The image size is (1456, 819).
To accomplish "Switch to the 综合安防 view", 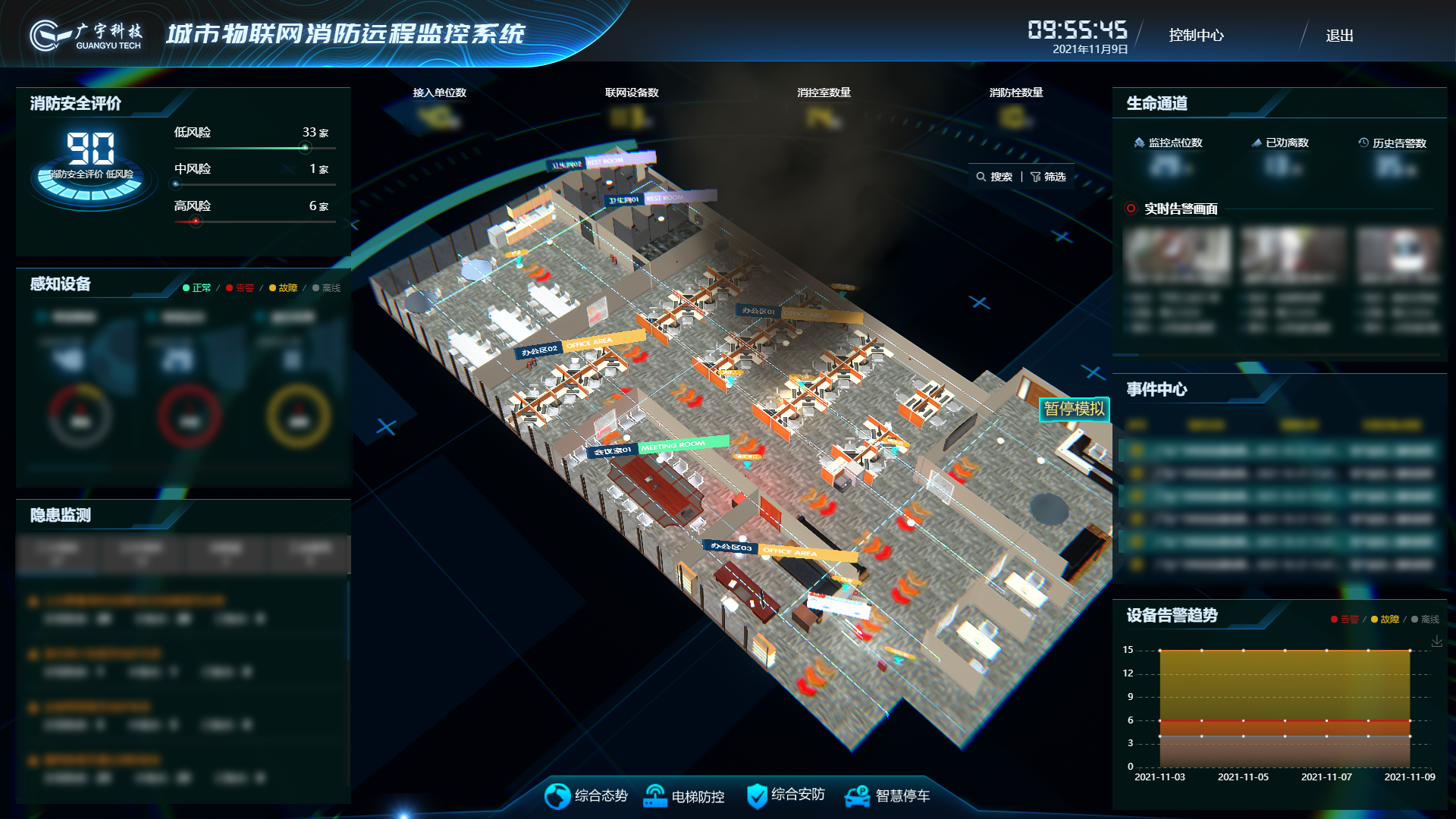I will click(x=786, y=795).
